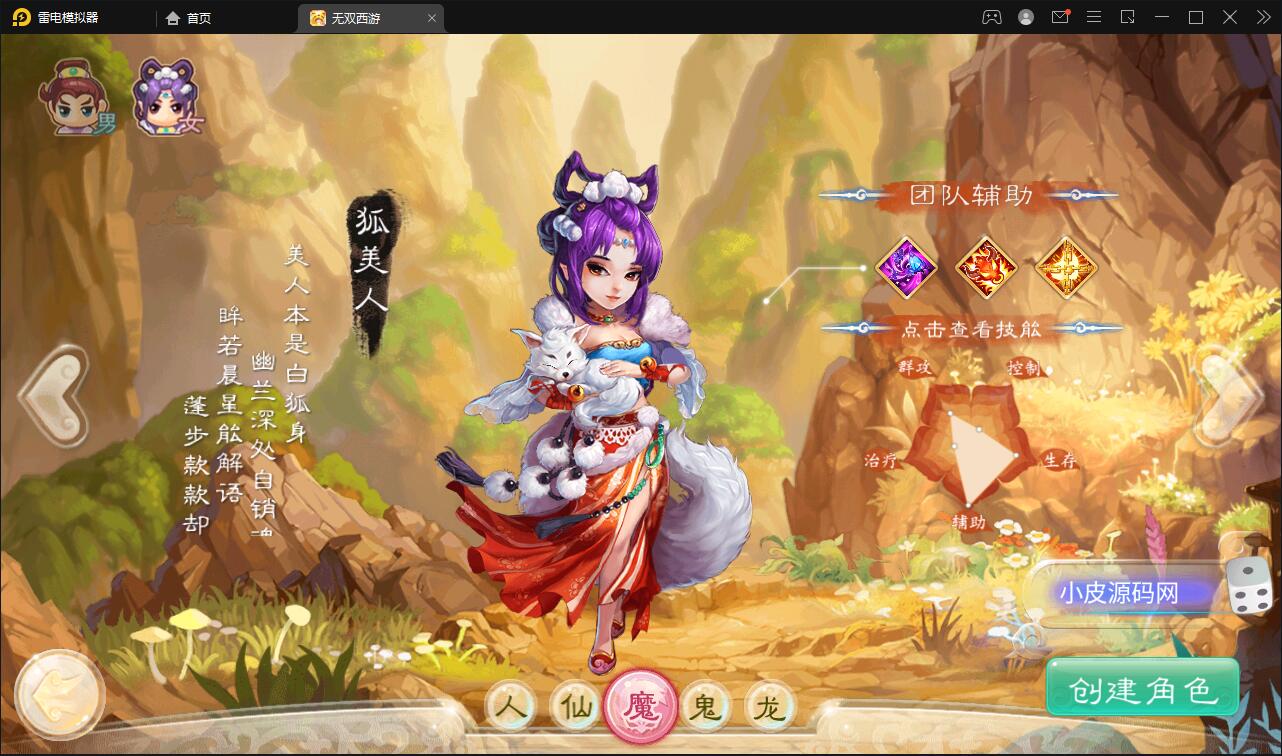
Task: Click the cloud icon at bottom left
Action: pyautogui.click(x=60, y=692)
